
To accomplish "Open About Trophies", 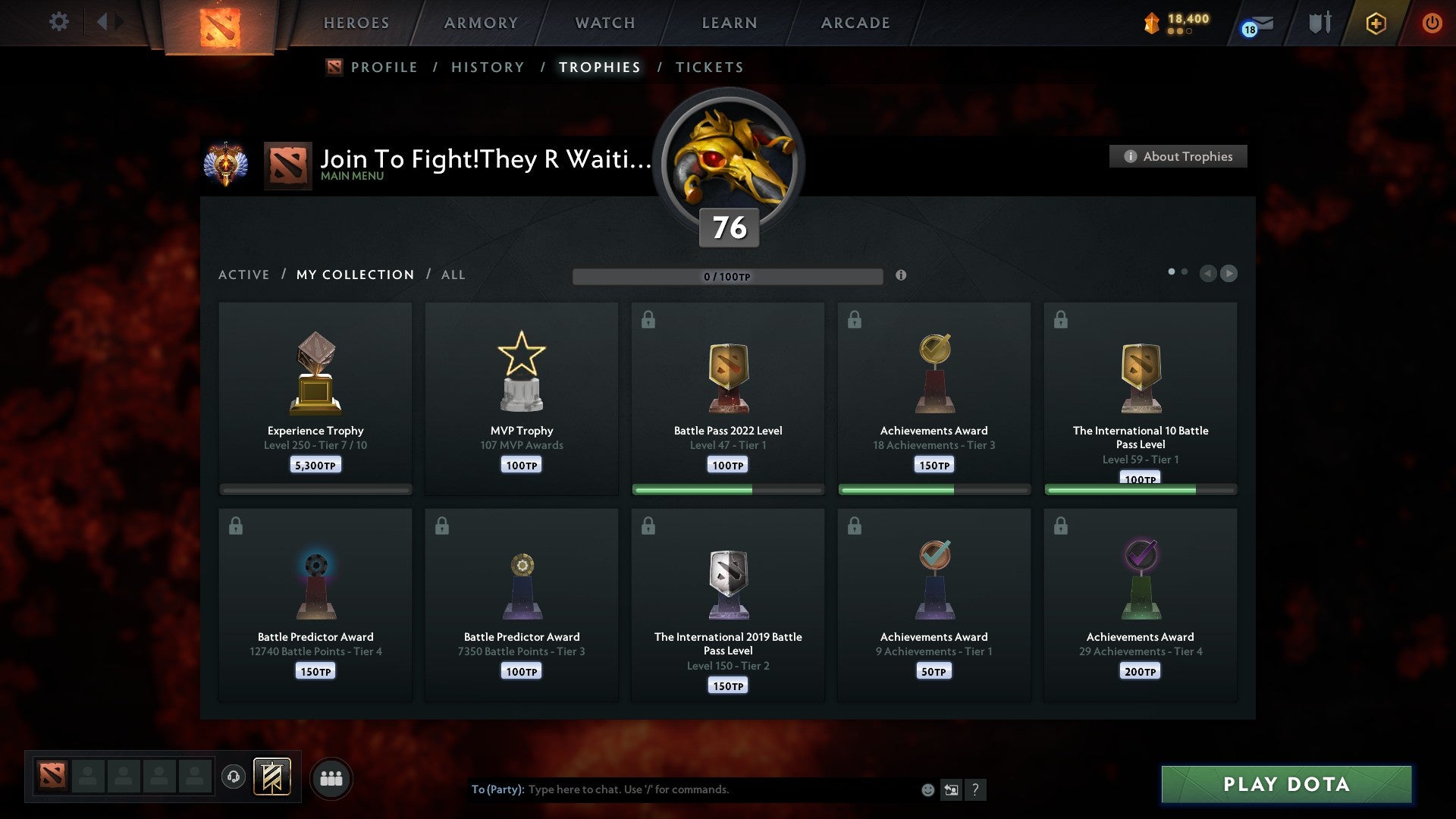I will [x=1178, y=156].
